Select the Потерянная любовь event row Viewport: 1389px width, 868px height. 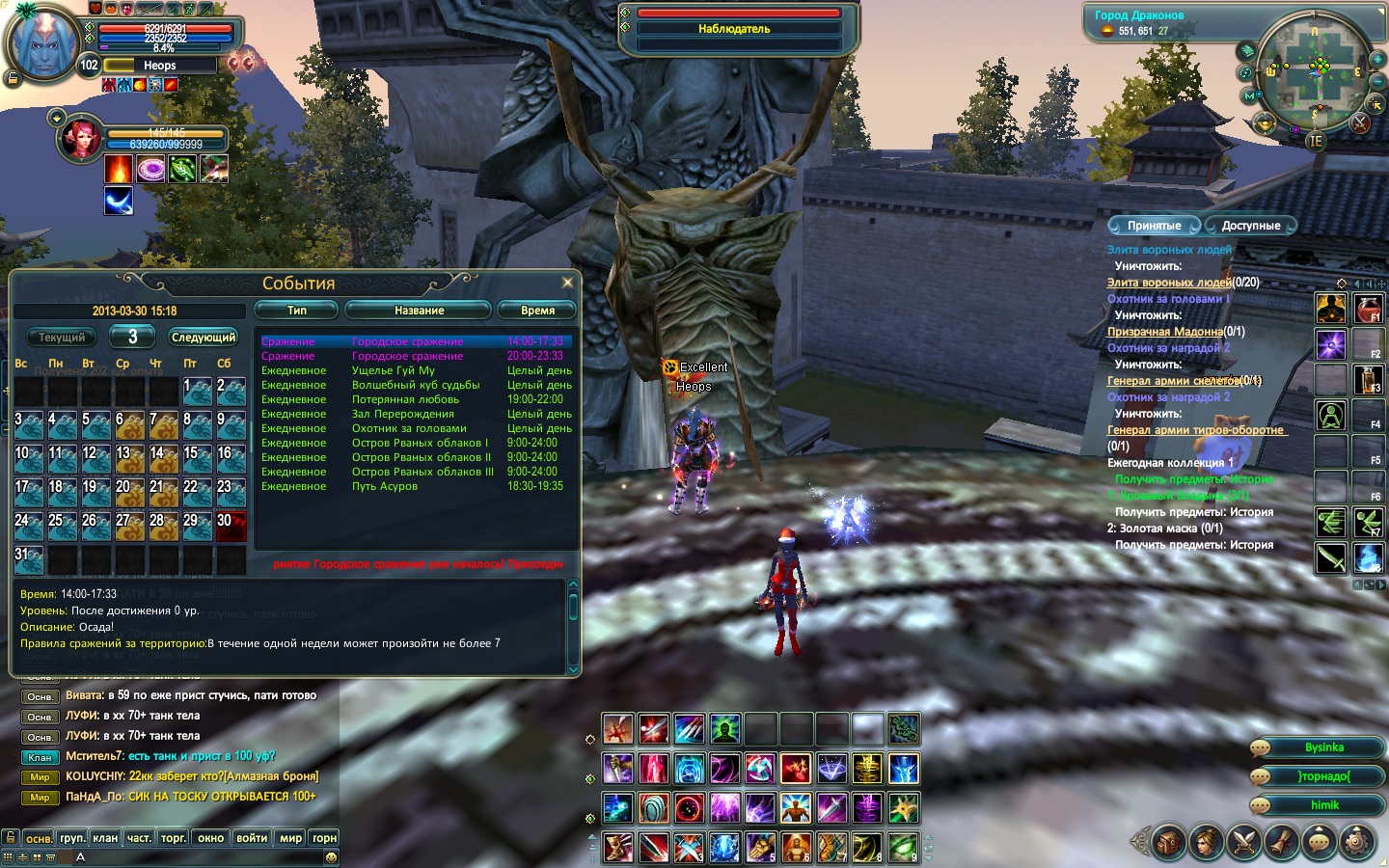pos(405,399)
